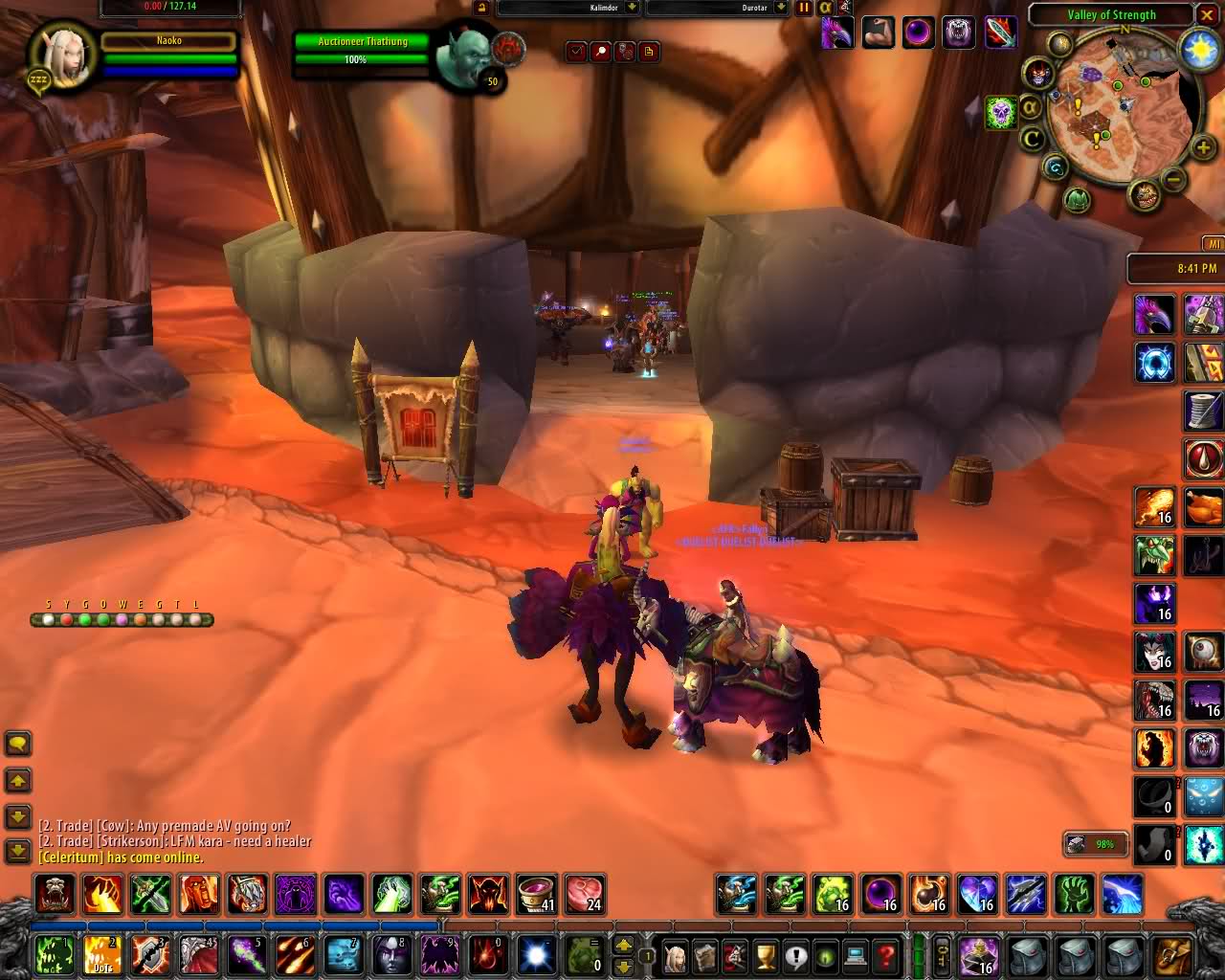Open the red question mark help button
Image resolution: width=1225 pixels, height=980 pixels.
pos(886,955)
